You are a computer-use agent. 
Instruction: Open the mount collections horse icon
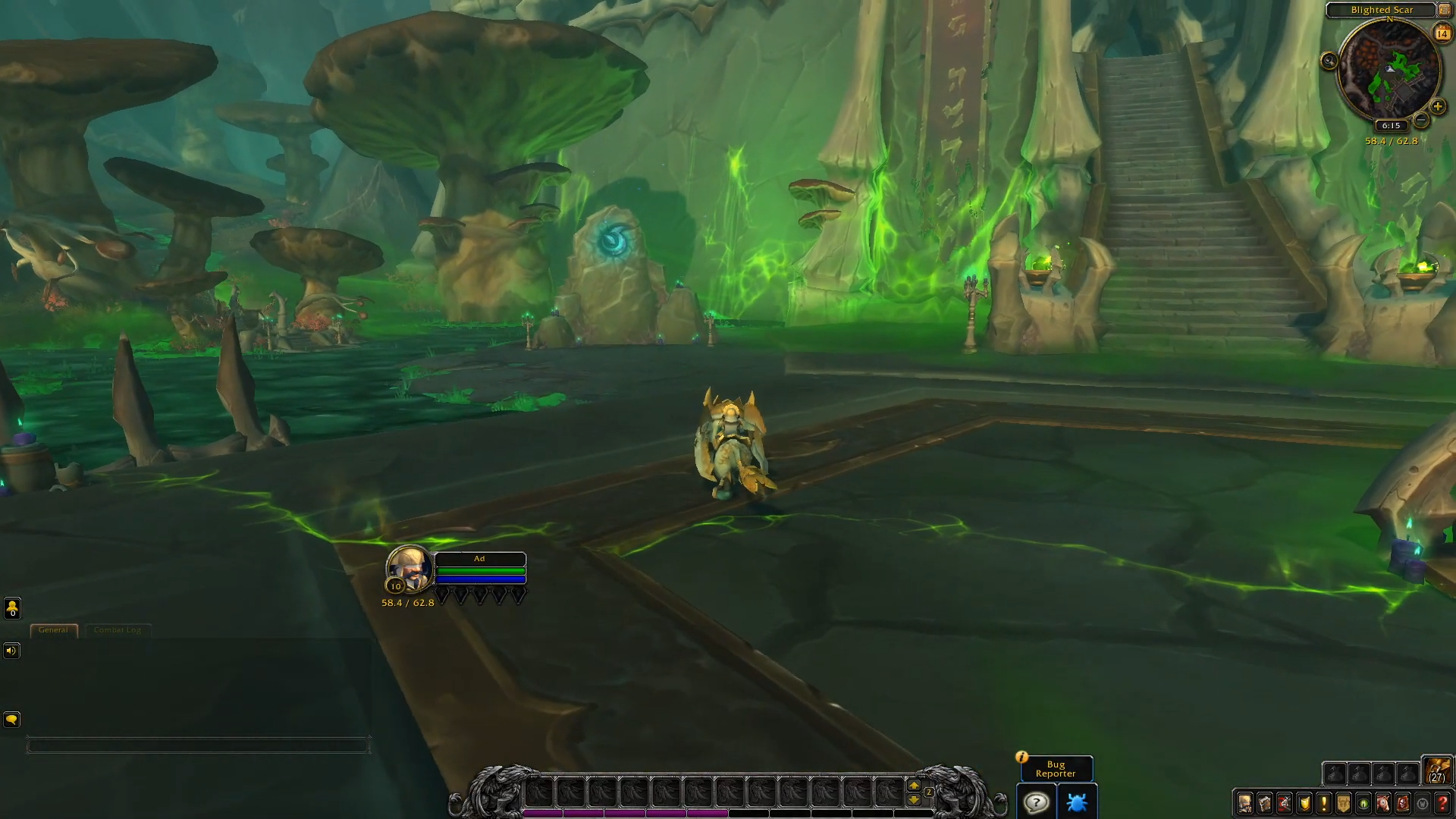pyautogui.click(x=1383, y=803)
